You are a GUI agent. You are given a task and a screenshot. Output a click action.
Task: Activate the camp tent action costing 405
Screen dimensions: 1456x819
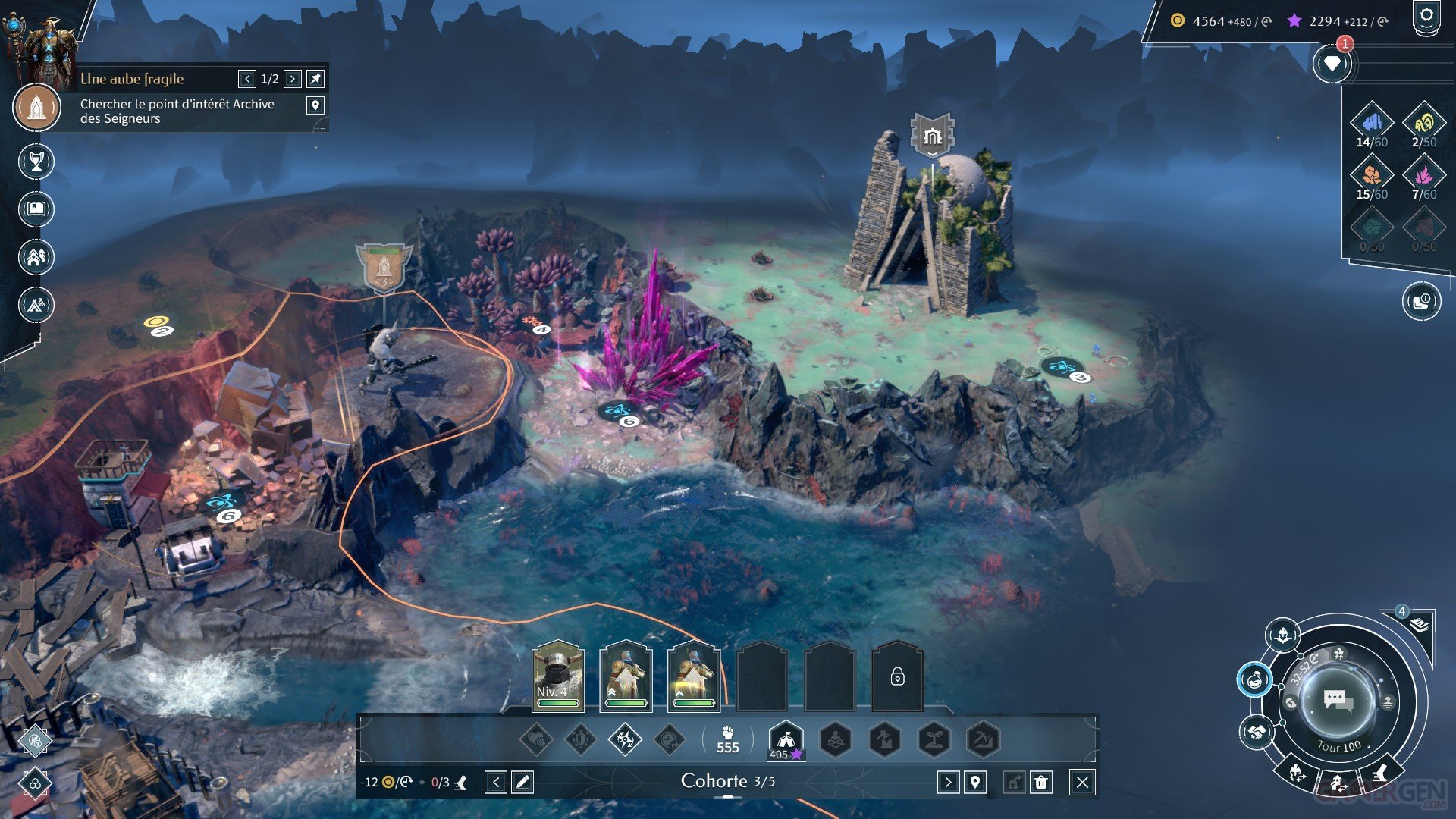[786, 739]
